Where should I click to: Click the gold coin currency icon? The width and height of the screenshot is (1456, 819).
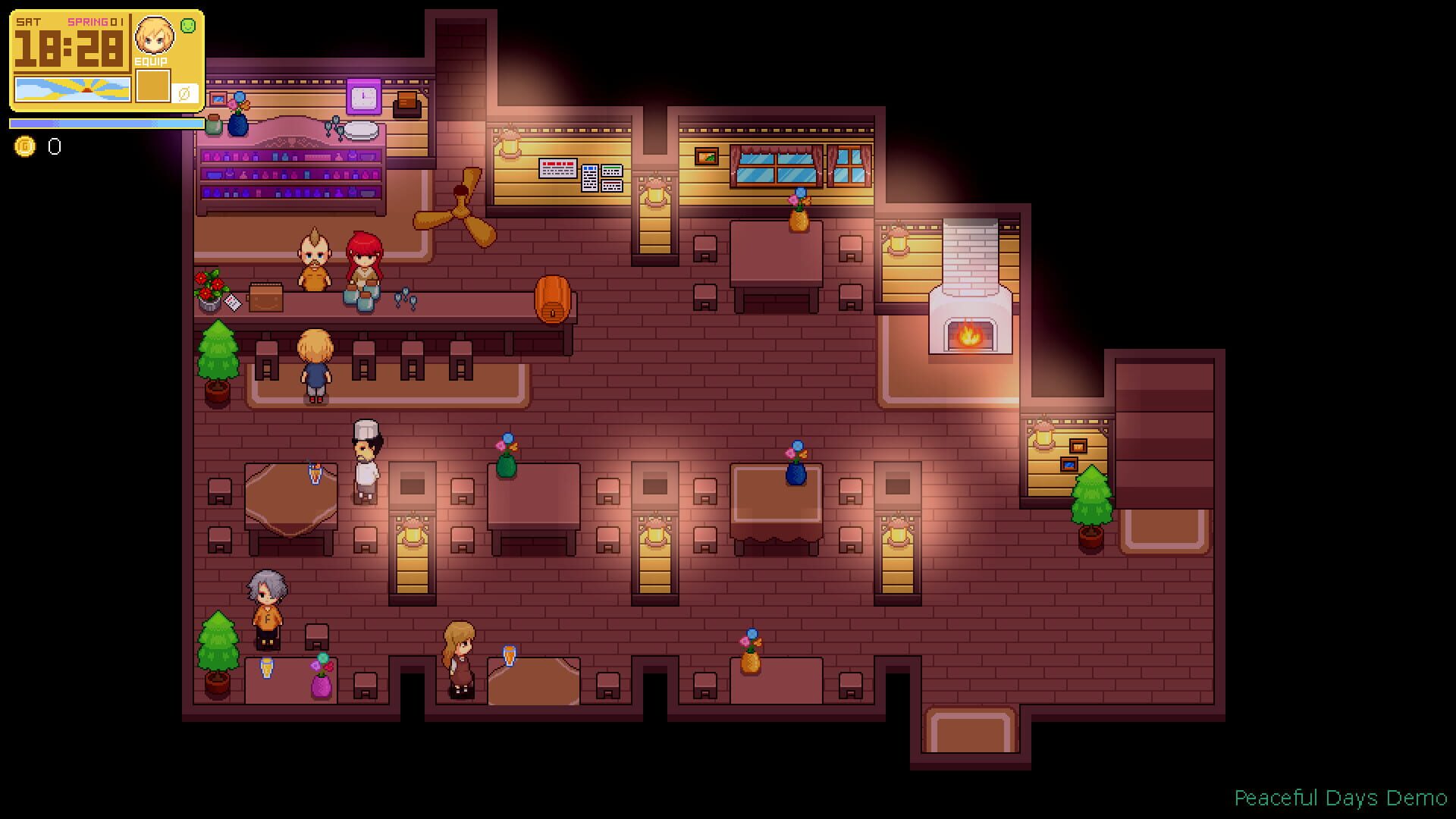point(25,146)
